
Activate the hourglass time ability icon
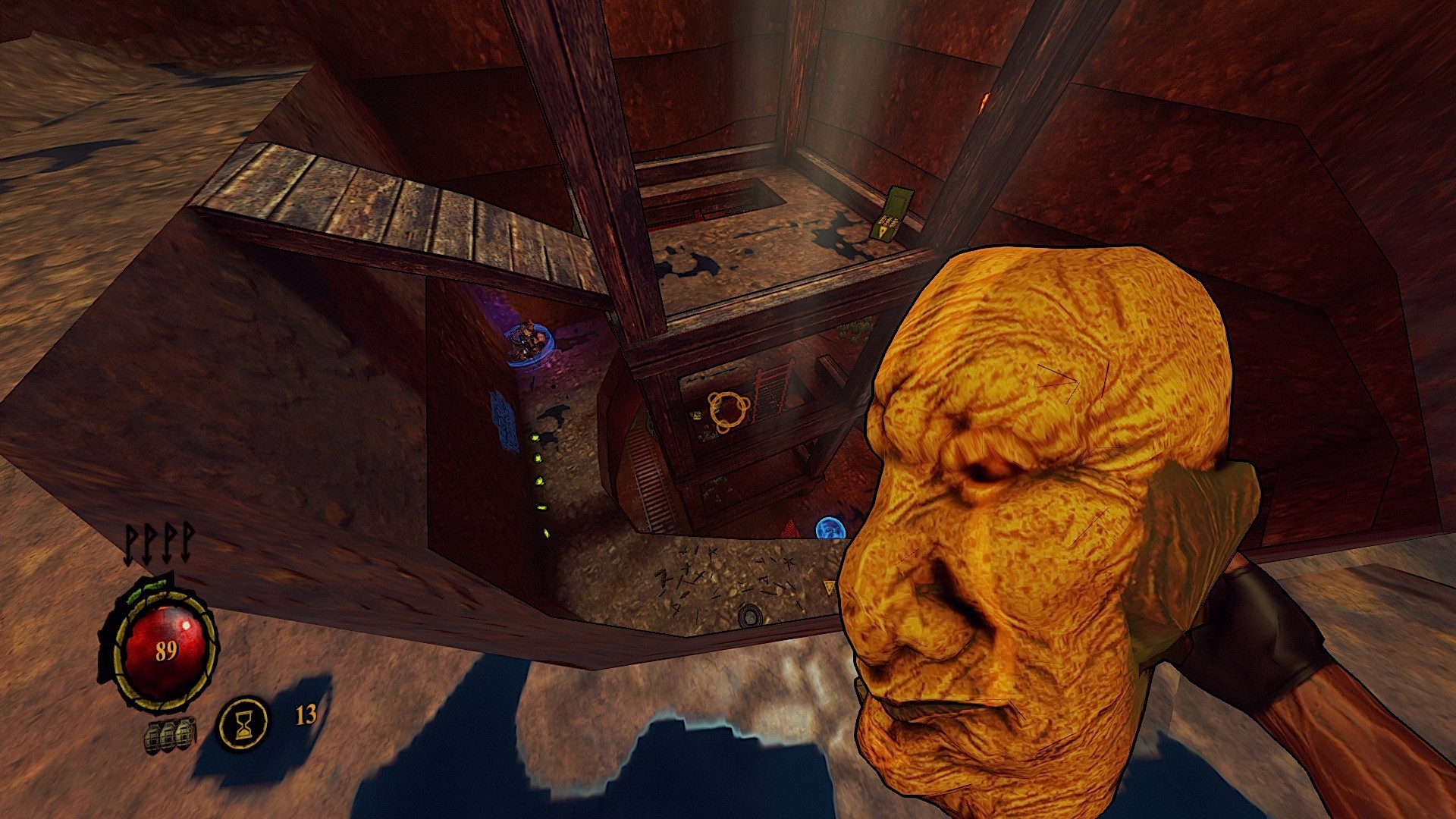point(243,723)
